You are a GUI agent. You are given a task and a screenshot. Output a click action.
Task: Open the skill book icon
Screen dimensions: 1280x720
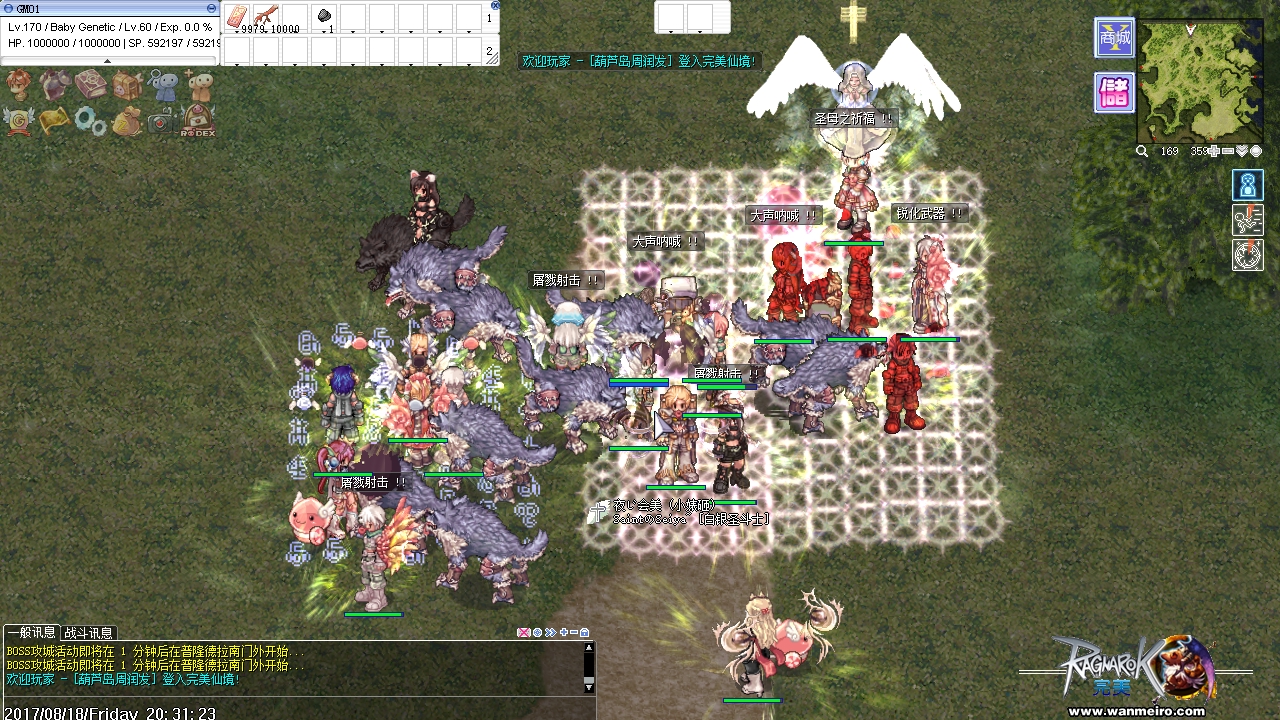point(90,86)
